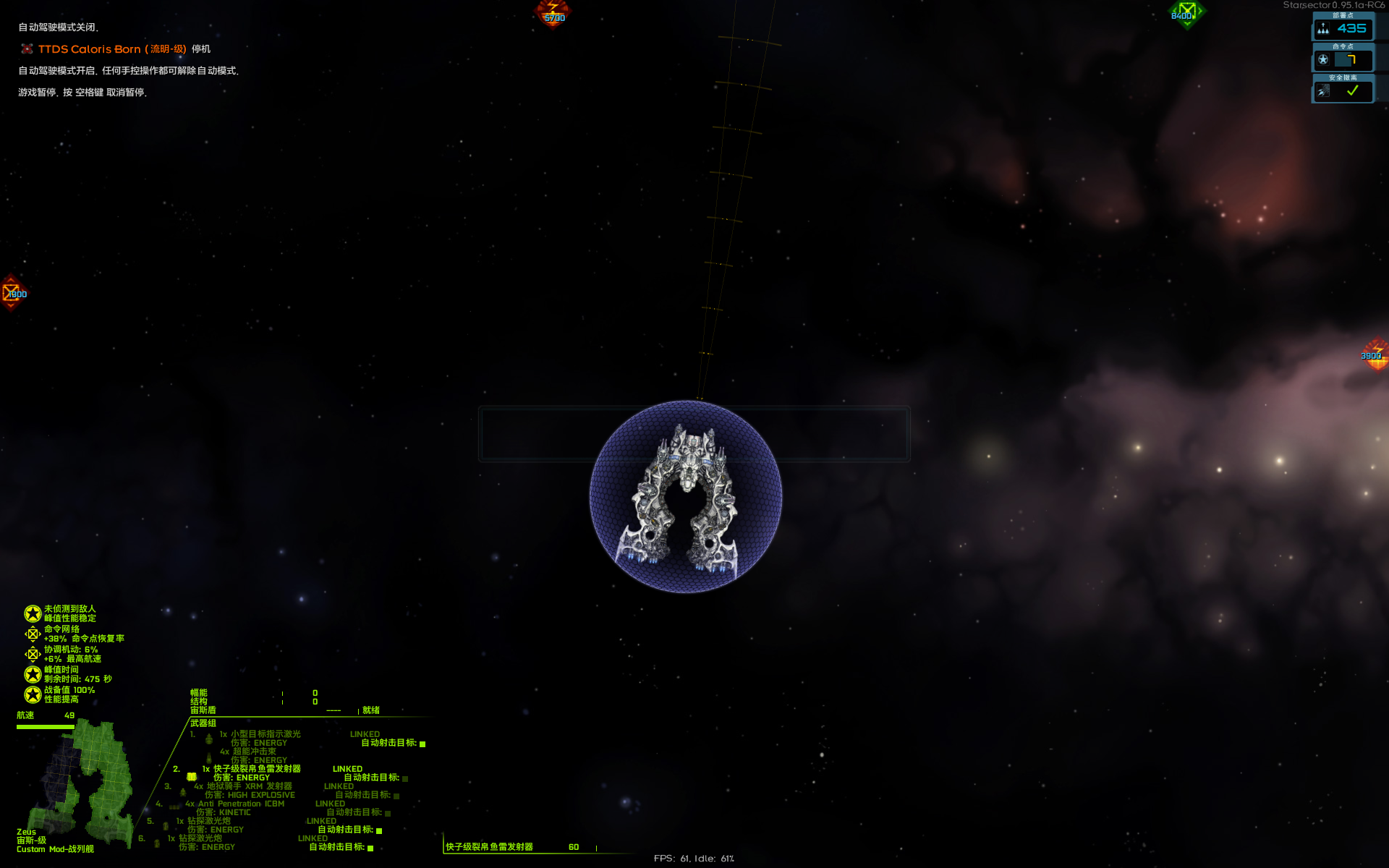Toggle autofire for the Anti Penetration ICBM group

click(388, 813)
